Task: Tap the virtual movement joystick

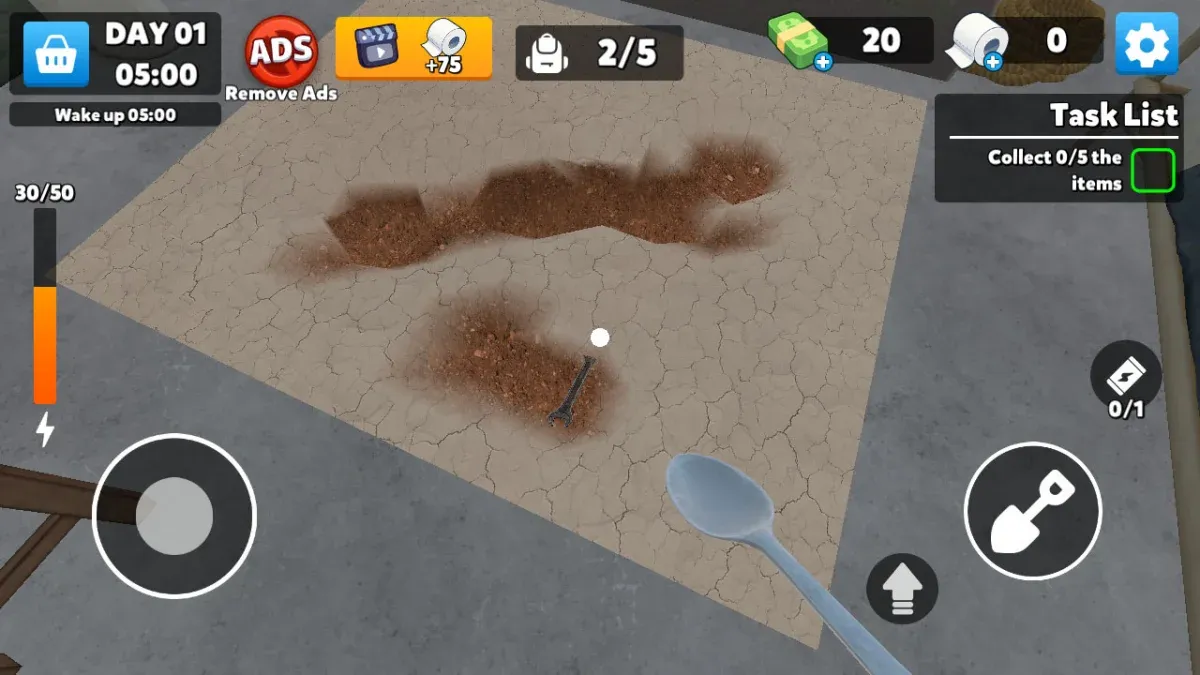Action: (x=174, y=516)
